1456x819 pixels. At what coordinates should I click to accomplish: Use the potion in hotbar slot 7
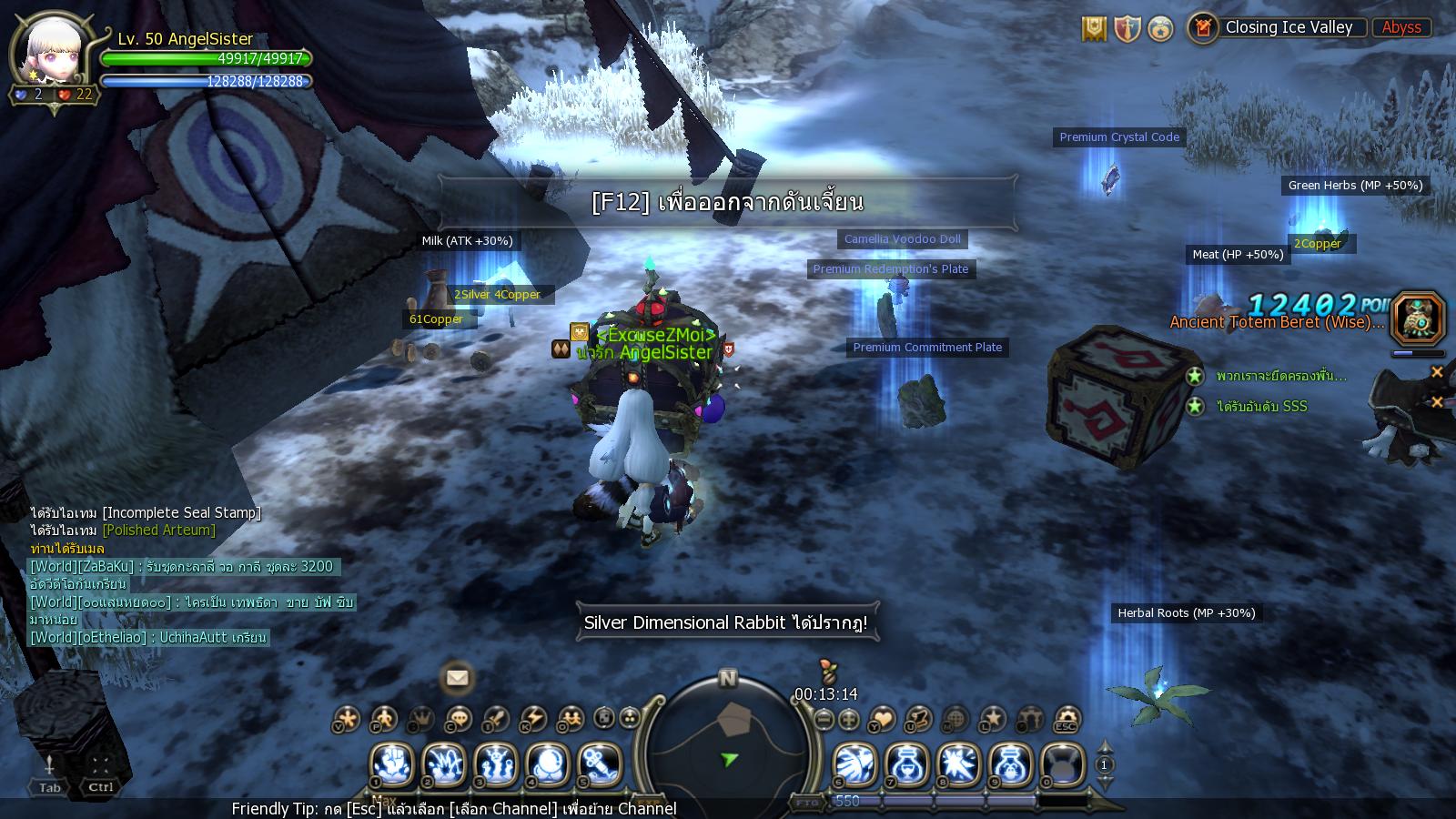[906, 763]
